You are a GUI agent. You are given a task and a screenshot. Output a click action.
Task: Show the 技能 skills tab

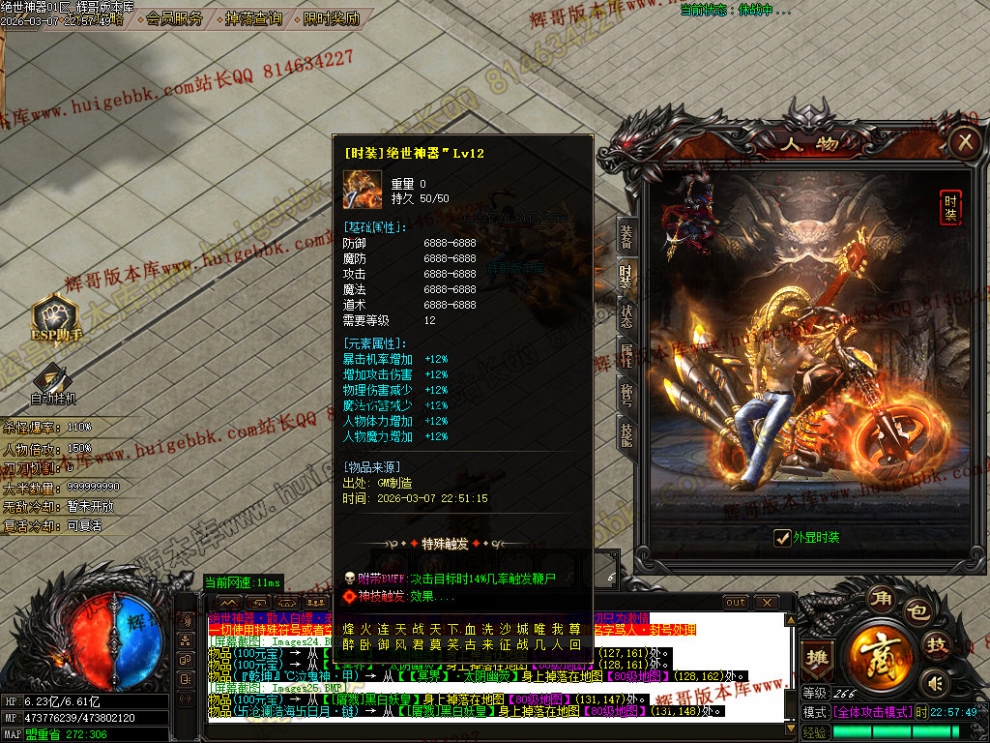pyautogui.click(x=626, y=432)
